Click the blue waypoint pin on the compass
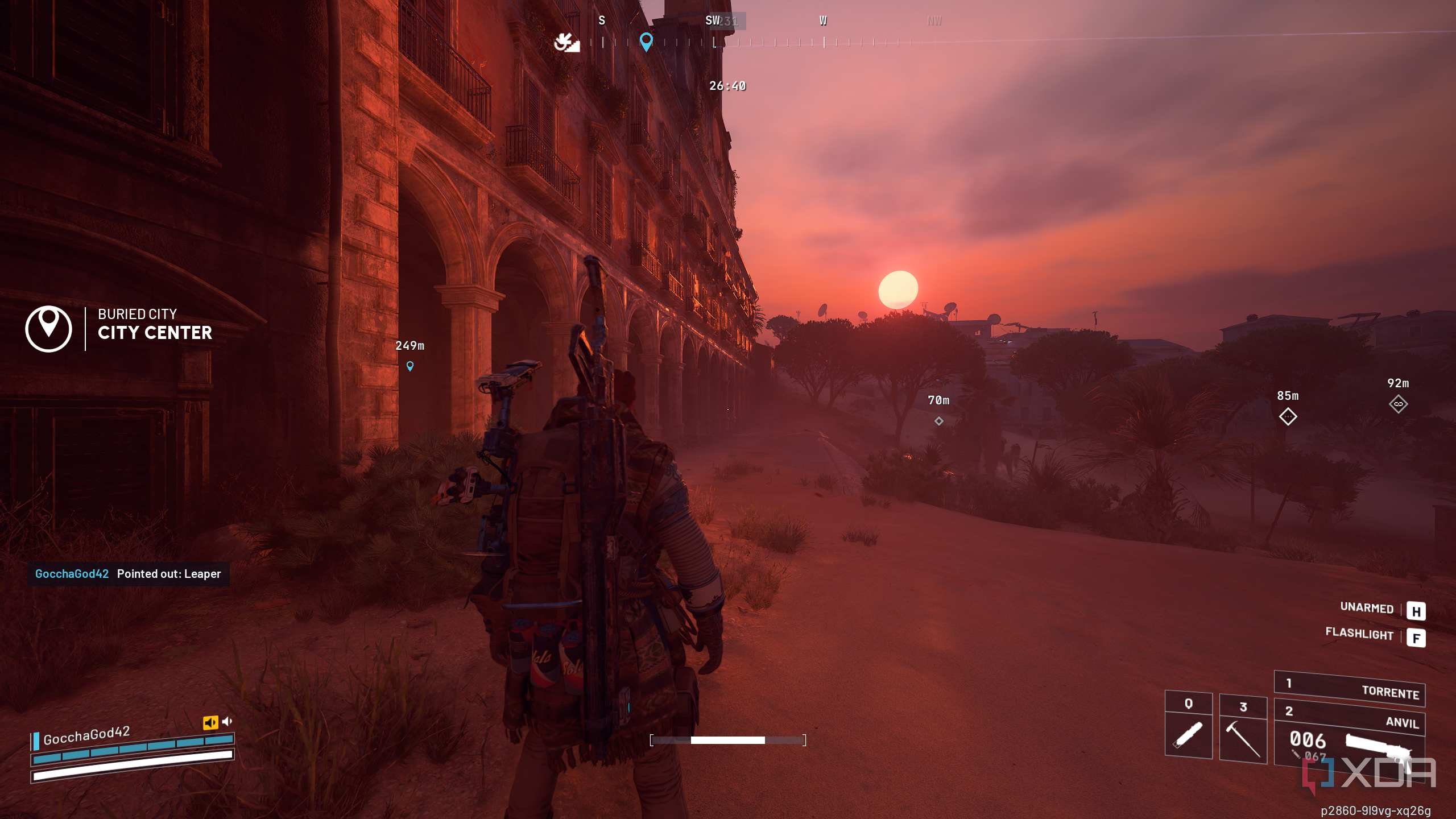 646,41
